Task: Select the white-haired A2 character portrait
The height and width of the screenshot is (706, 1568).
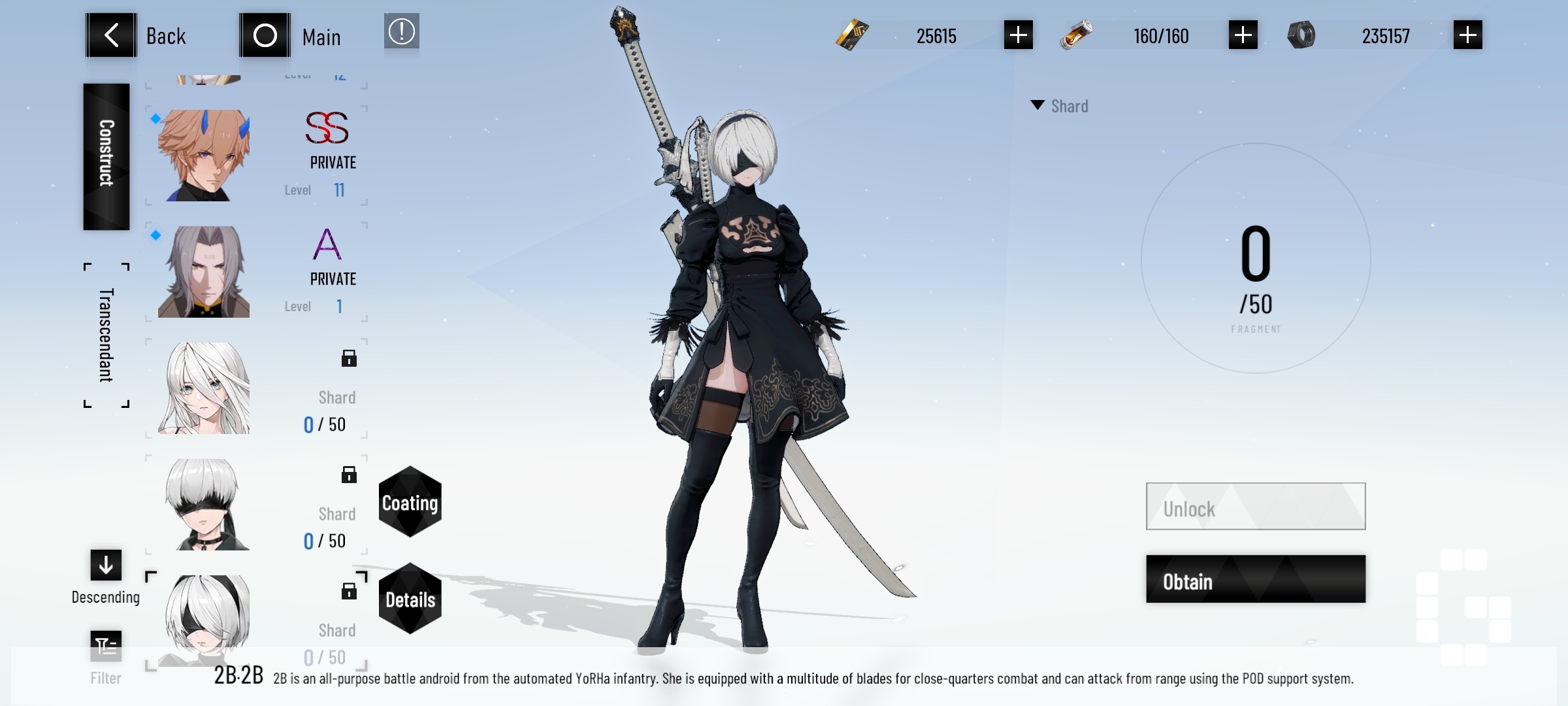Action: 203,389
